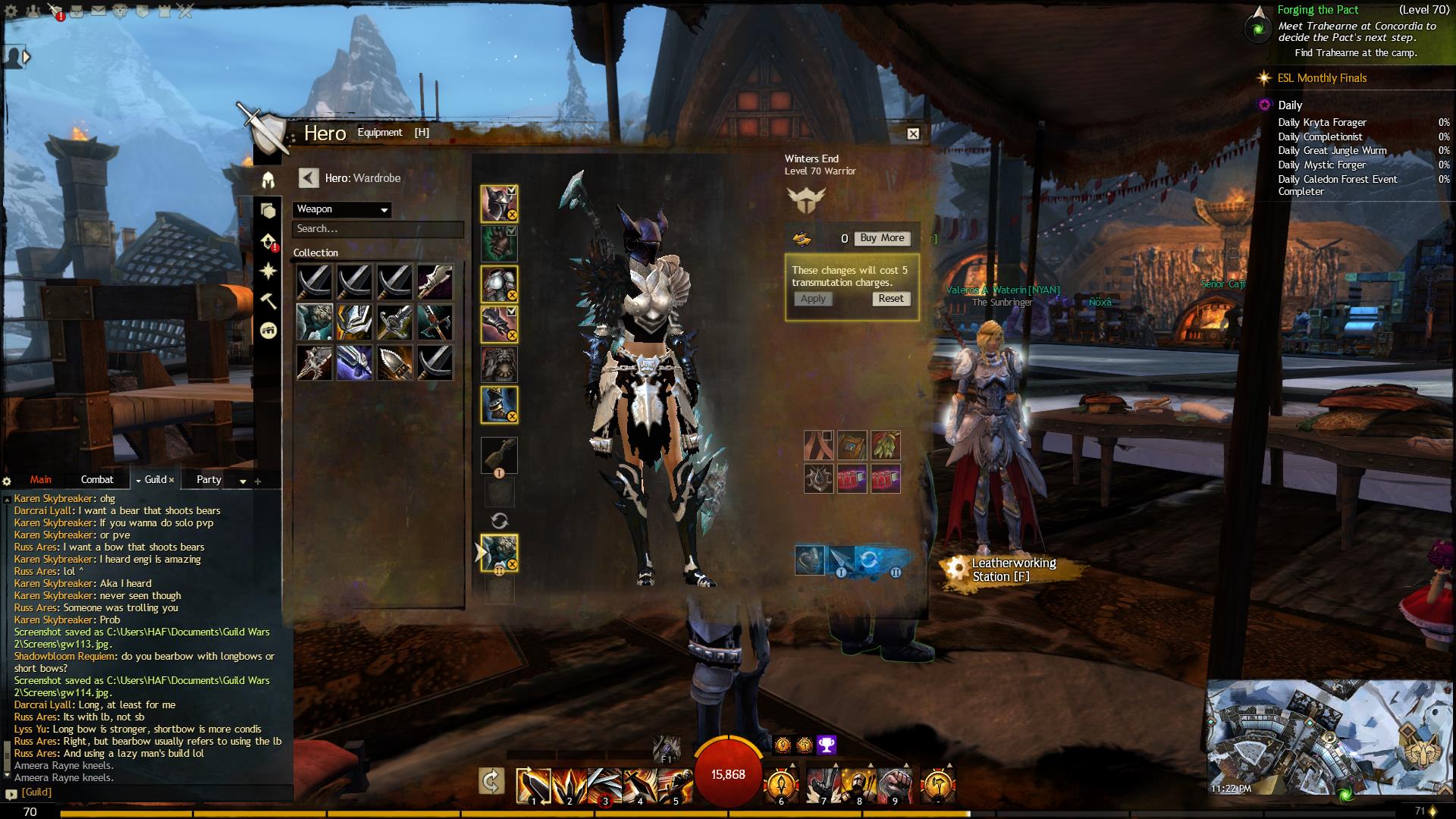Select the helmet equipment slot
The height and width of the screenshot is (819, 1456).
pos(499,204)
